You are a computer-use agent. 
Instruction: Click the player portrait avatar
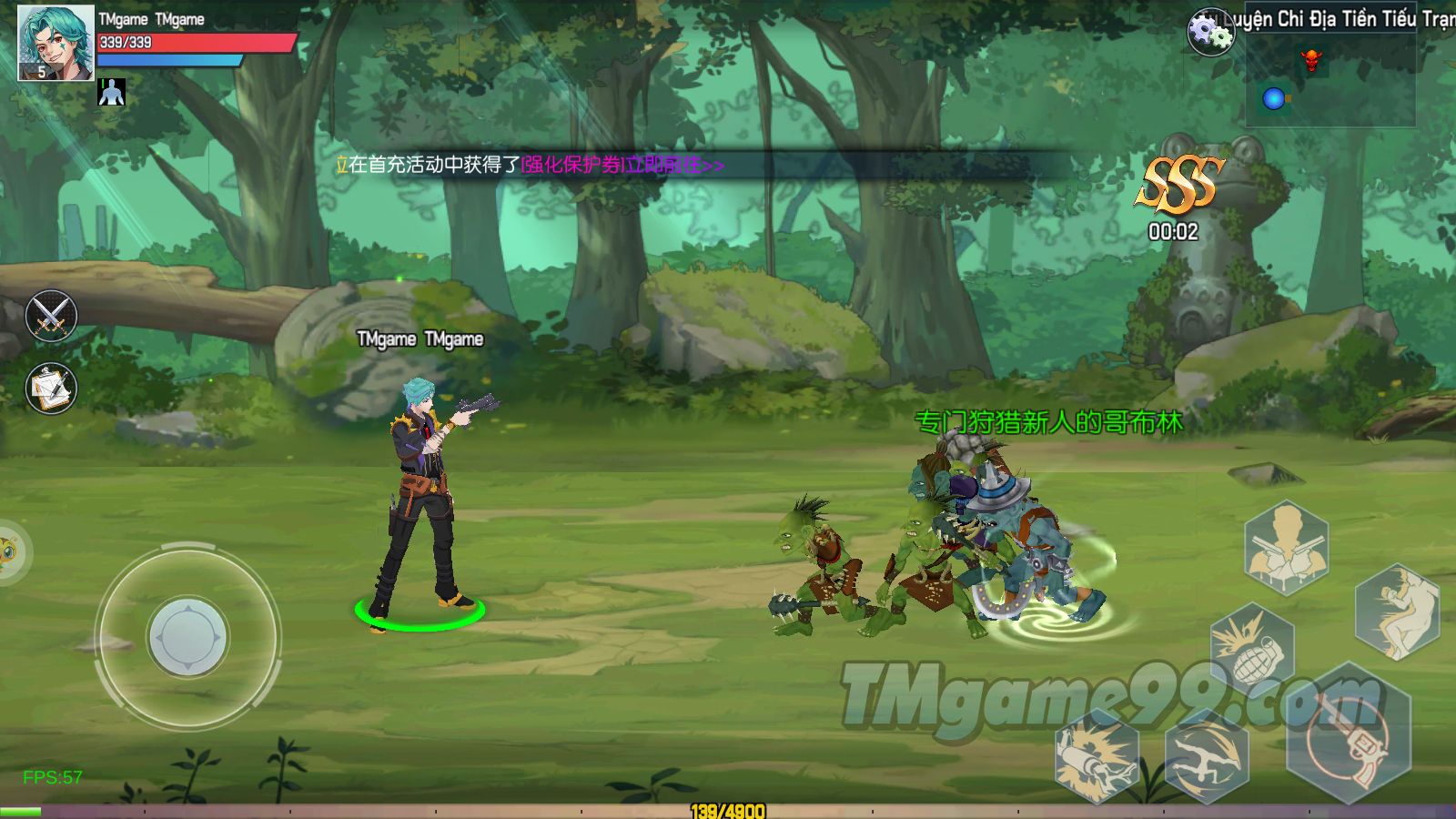(56, 43)
